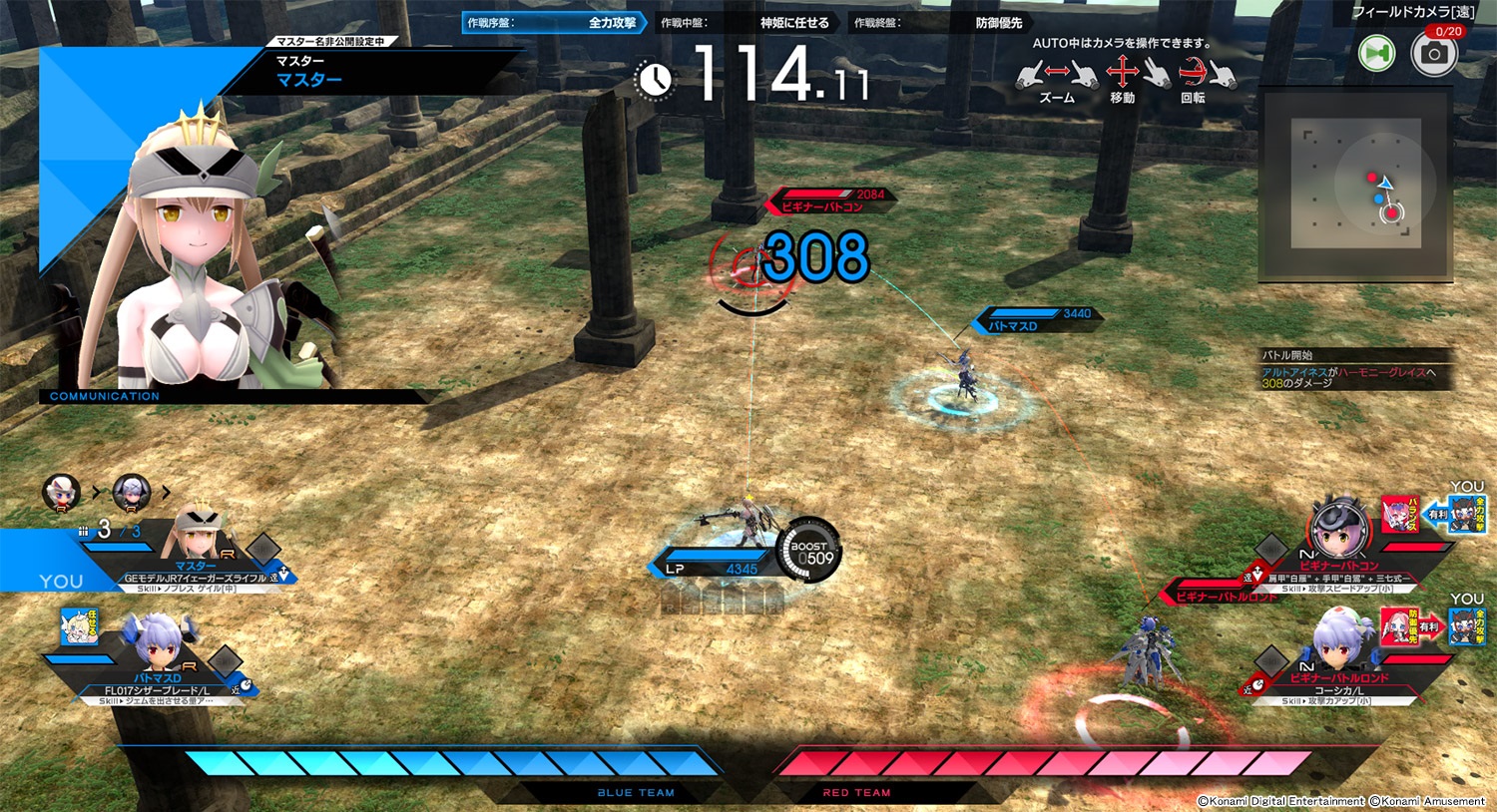This screenshot has width=1497, height=812.
Task: Activate the Skill diamond on バトマスD's card
Action: [x=225, y=659]
